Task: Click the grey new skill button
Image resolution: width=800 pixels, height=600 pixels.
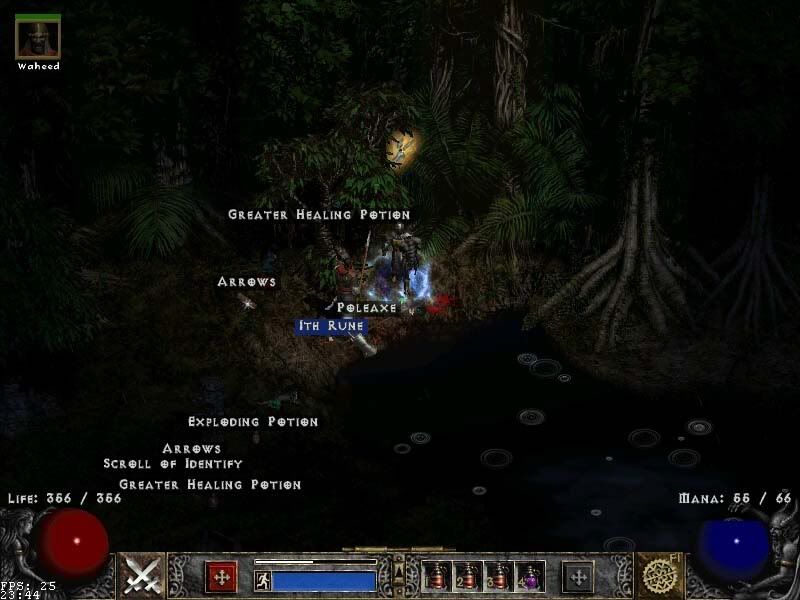Action: click(x=578, y=576)
